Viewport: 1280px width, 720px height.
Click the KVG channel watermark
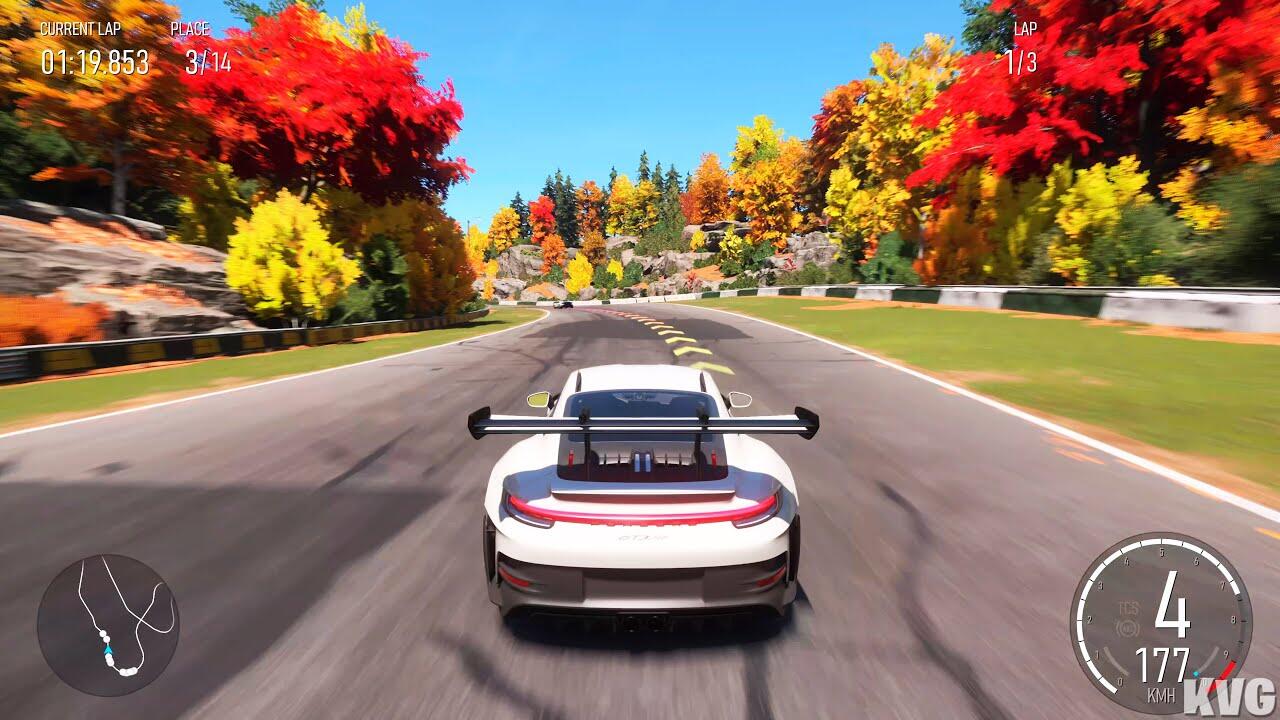coord(1229,696)
